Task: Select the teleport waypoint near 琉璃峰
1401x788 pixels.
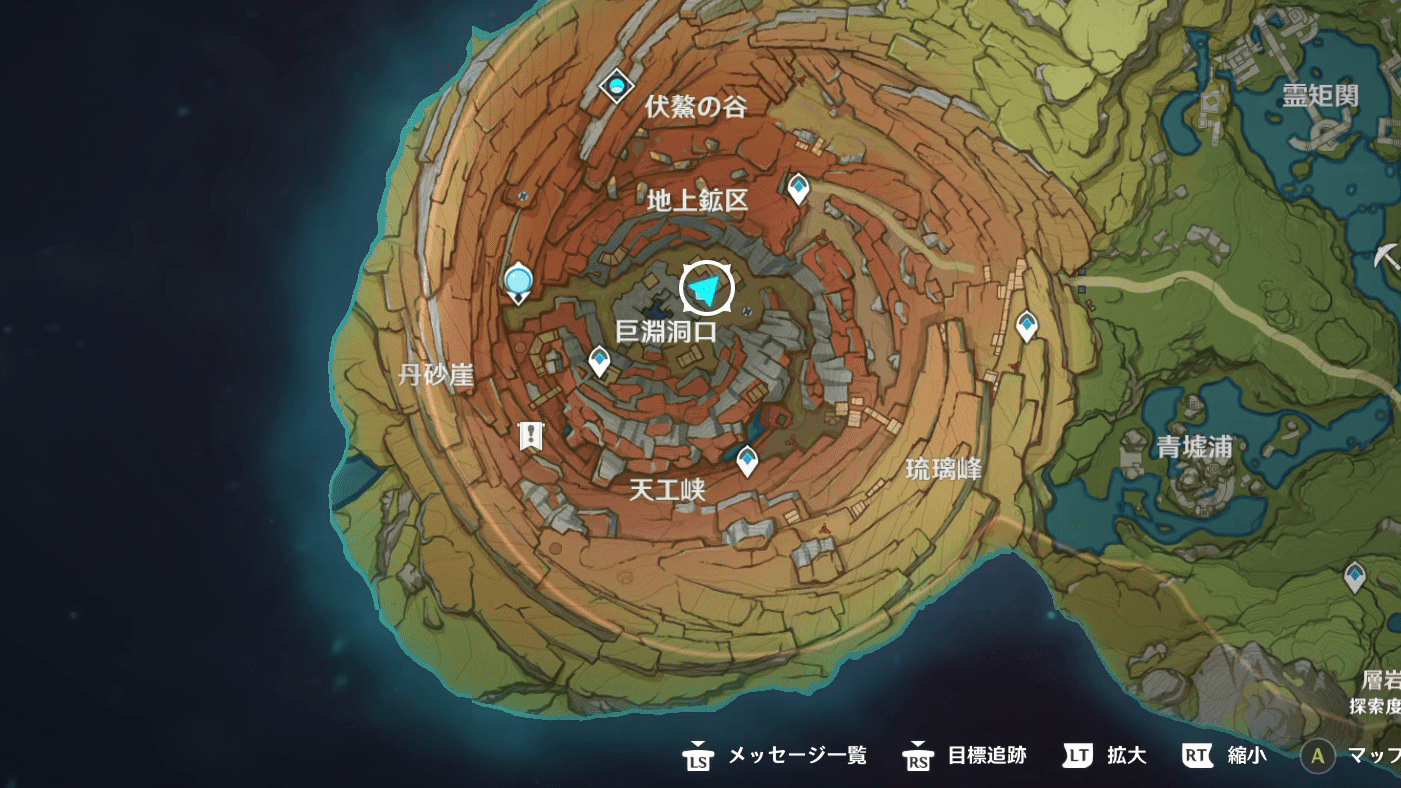Action: pos(1026,323)
